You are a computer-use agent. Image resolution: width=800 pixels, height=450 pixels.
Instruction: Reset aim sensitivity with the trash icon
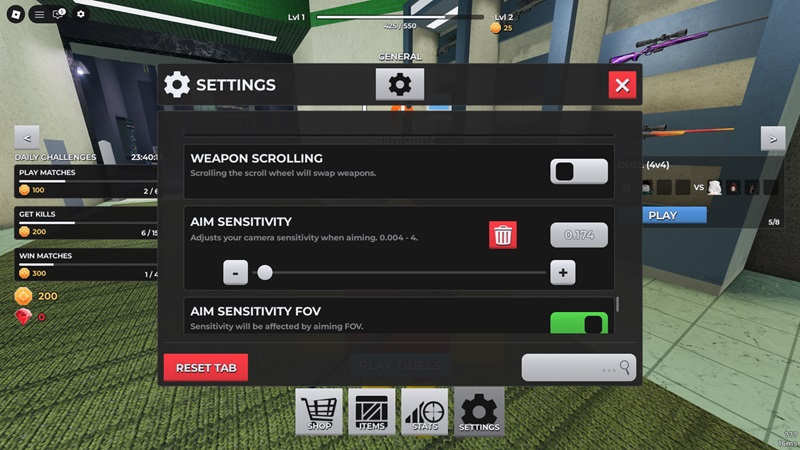tap(503, 235)
